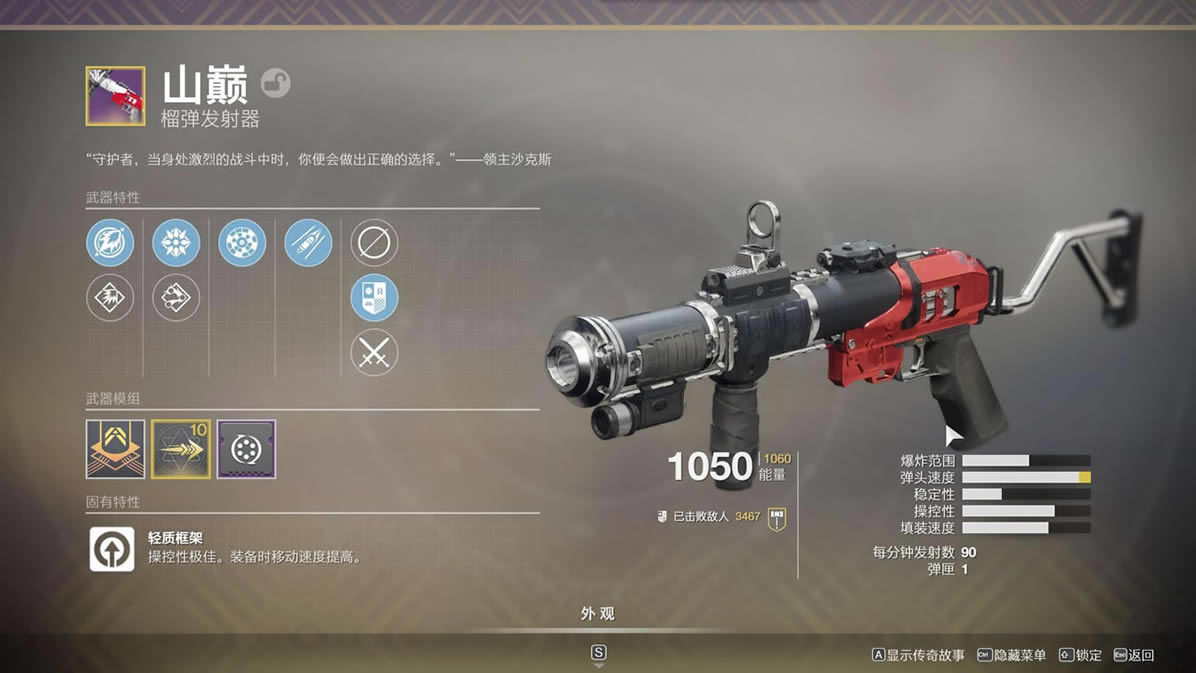Image resolution: width=1196 pixels, height=673 pixels.
Task: Choose the linked nodes diamond perk
Action: [x=176, y=298]
